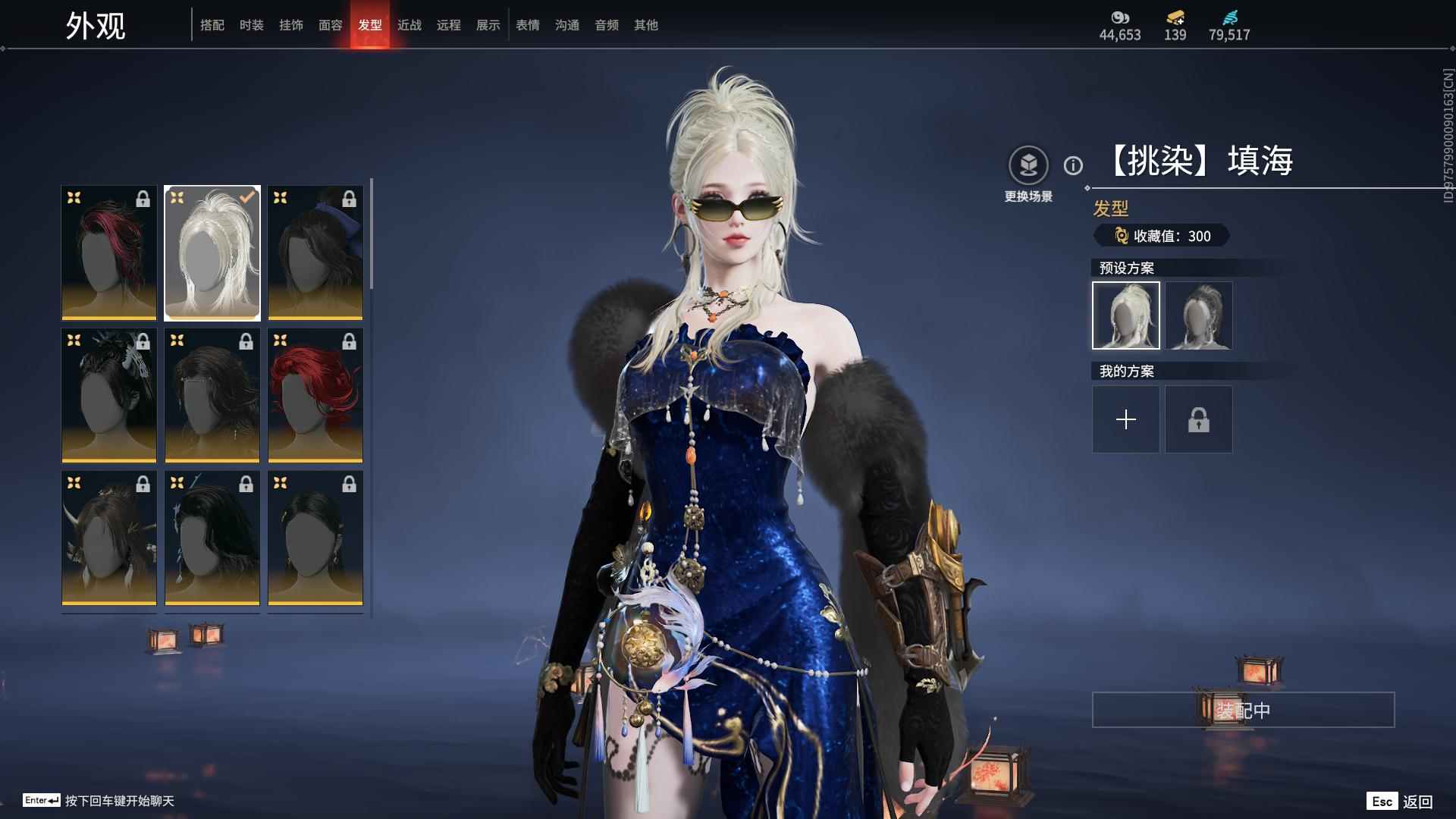Select the first white preset scheme

(x=1126, y=315)
